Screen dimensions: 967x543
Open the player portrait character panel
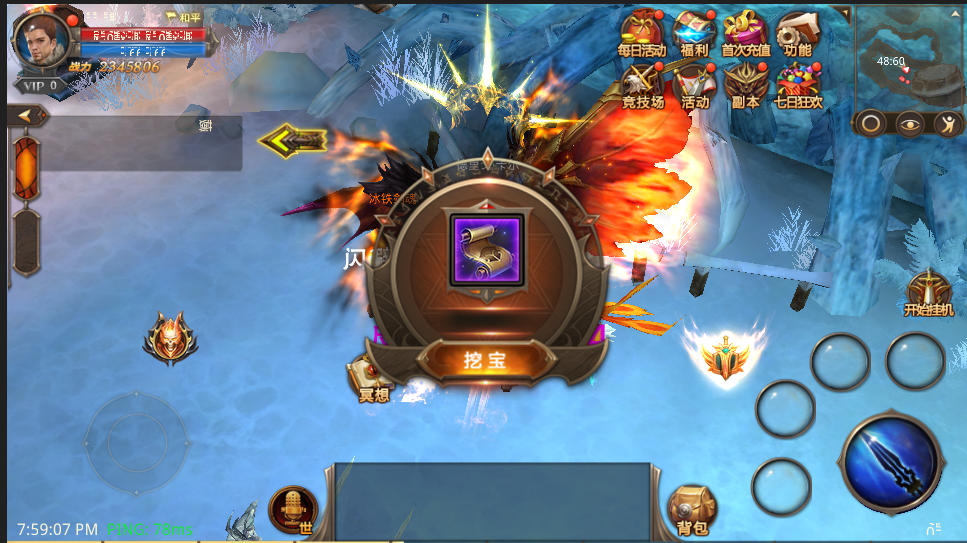click(43, 38)
